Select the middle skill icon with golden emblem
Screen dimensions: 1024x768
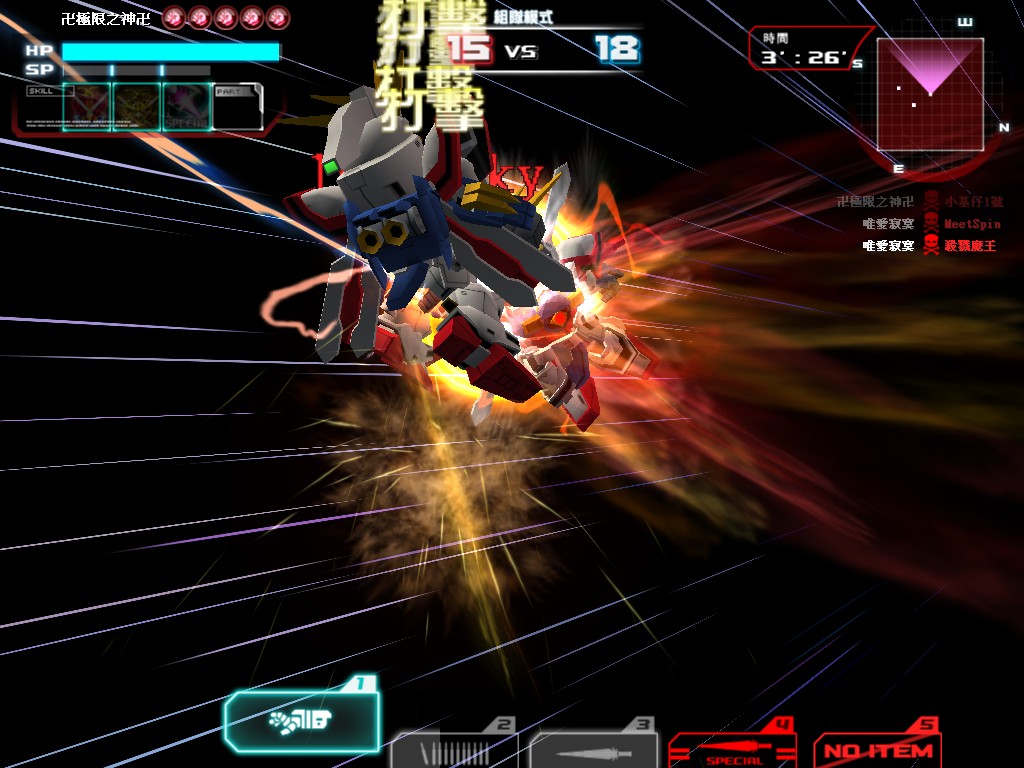(x=137, y=107)
